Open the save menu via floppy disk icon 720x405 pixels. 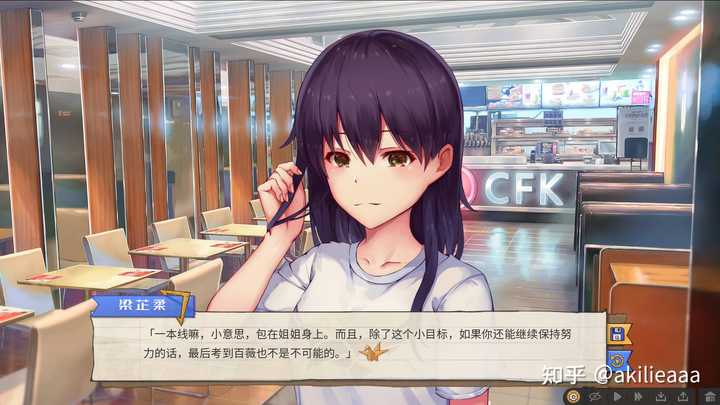pos(617,334)
